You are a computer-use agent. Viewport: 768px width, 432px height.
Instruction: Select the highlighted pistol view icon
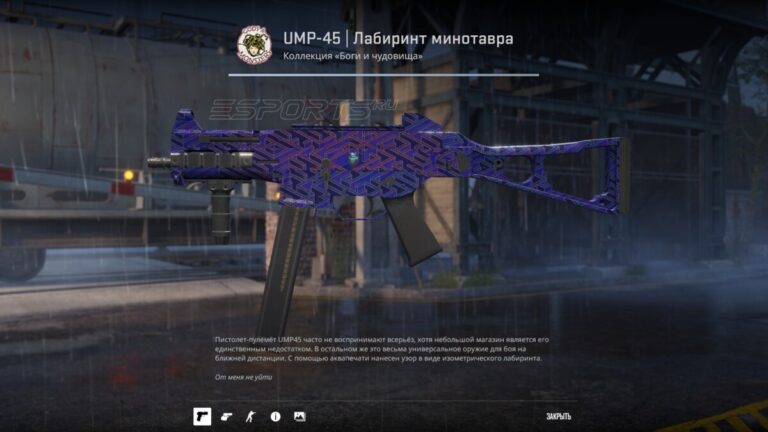pos(201,416)
